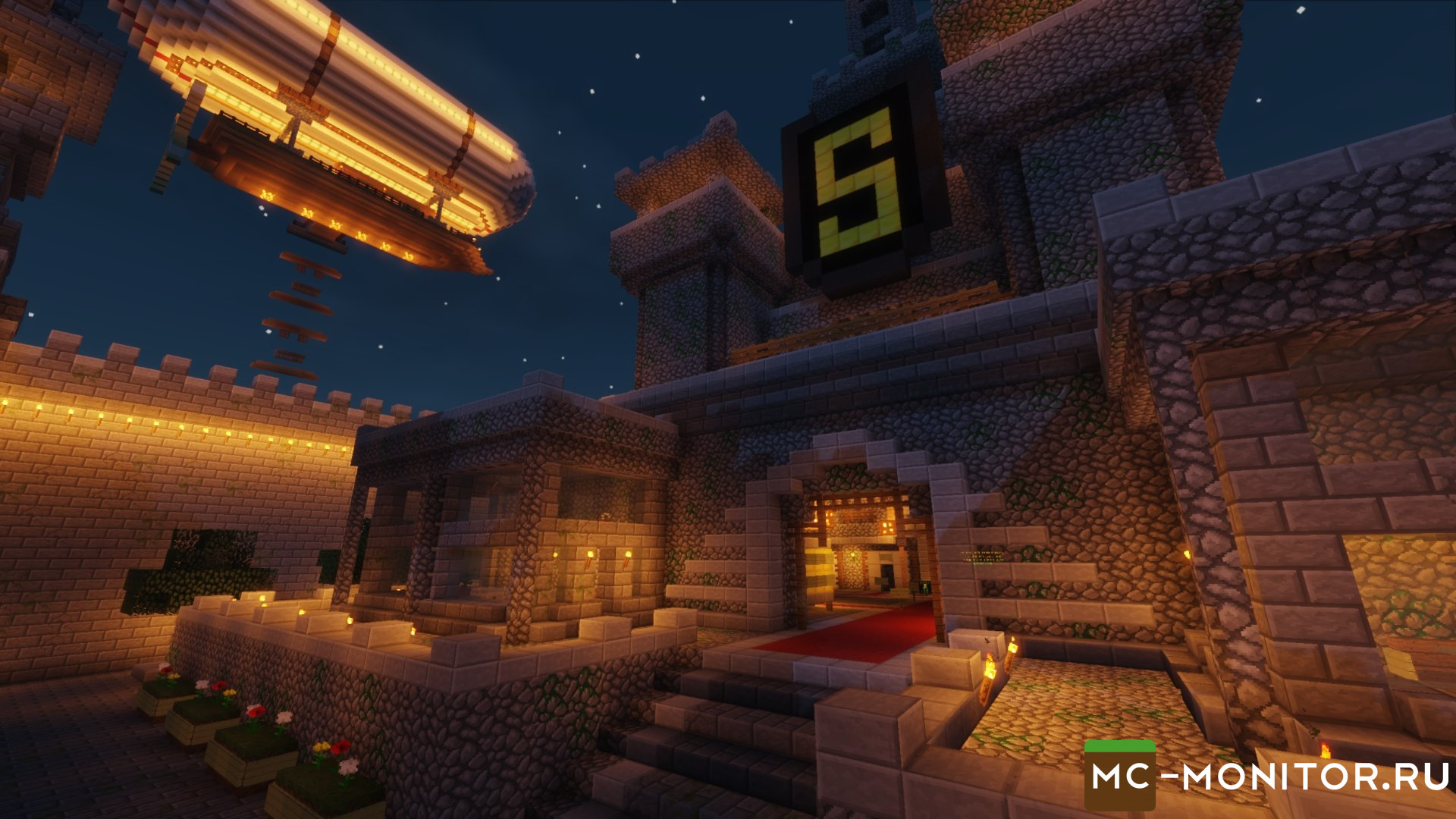This screenshot has width=1456, height=819.
Task: Click the MC-MONITOR.RU watermark logo
Action: point(1267,777)
